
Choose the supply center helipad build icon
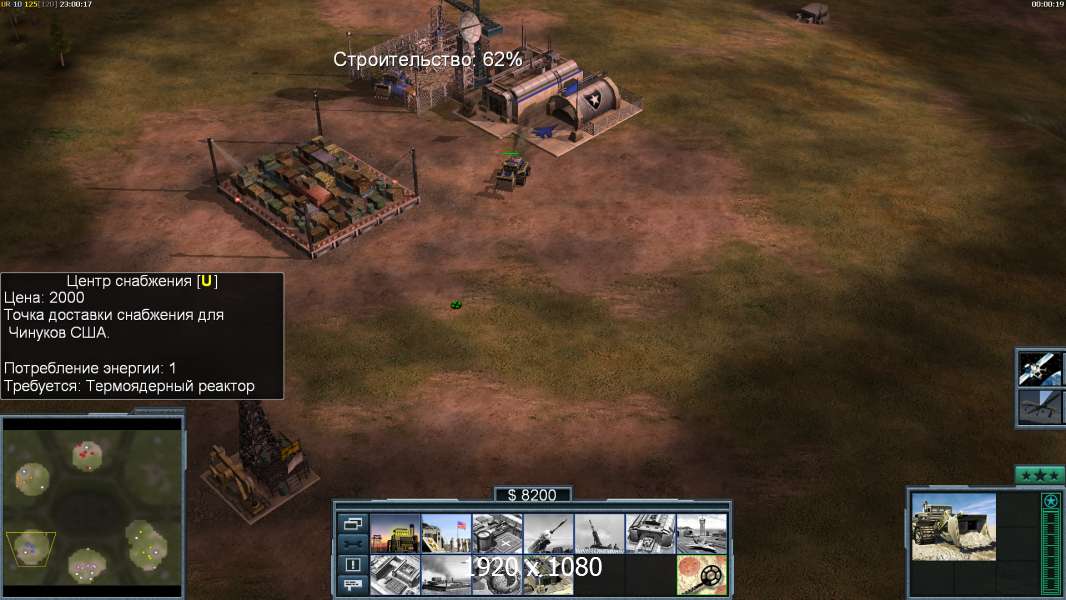point(497,533)
